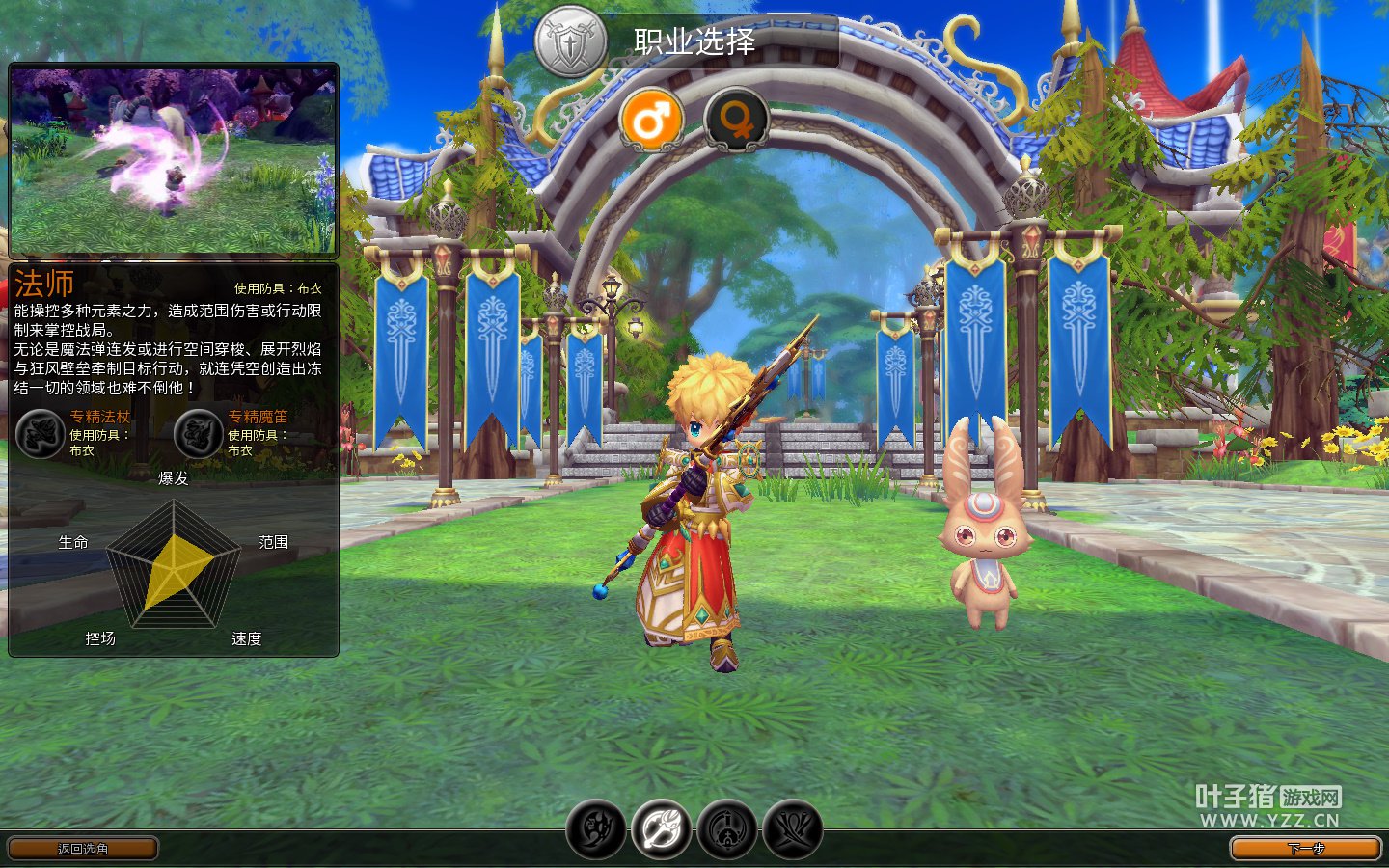This screenshot has height=868, width=1389.
Task: Select the 专精法杖 specialization icon
Action: [40, 434]
